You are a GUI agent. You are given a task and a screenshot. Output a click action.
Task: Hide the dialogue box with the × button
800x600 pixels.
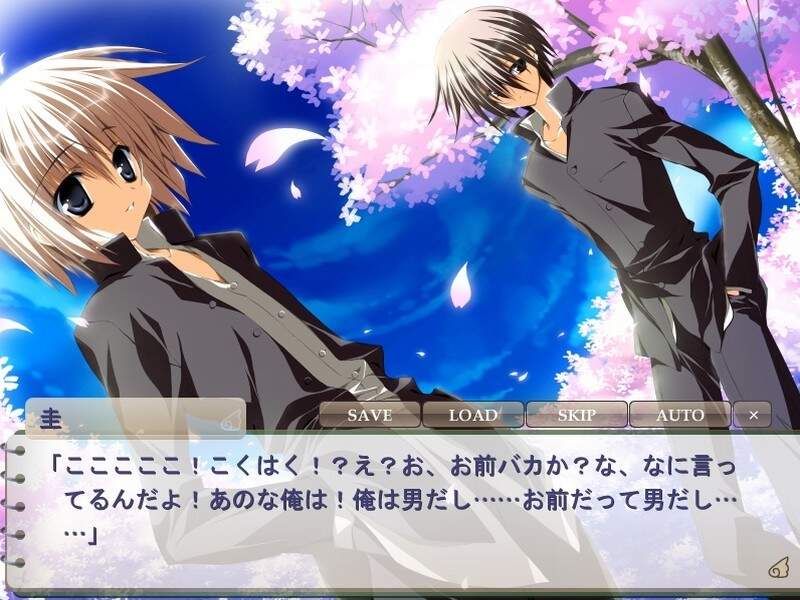point(753,415)
